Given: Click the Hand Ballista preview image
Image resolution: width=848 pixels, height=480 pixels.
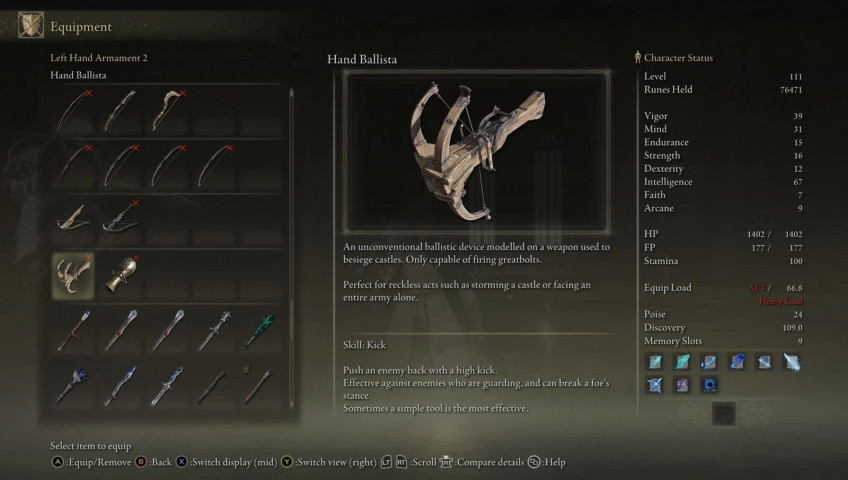Looking at the screenshot, I should click(x=477, y=155).
